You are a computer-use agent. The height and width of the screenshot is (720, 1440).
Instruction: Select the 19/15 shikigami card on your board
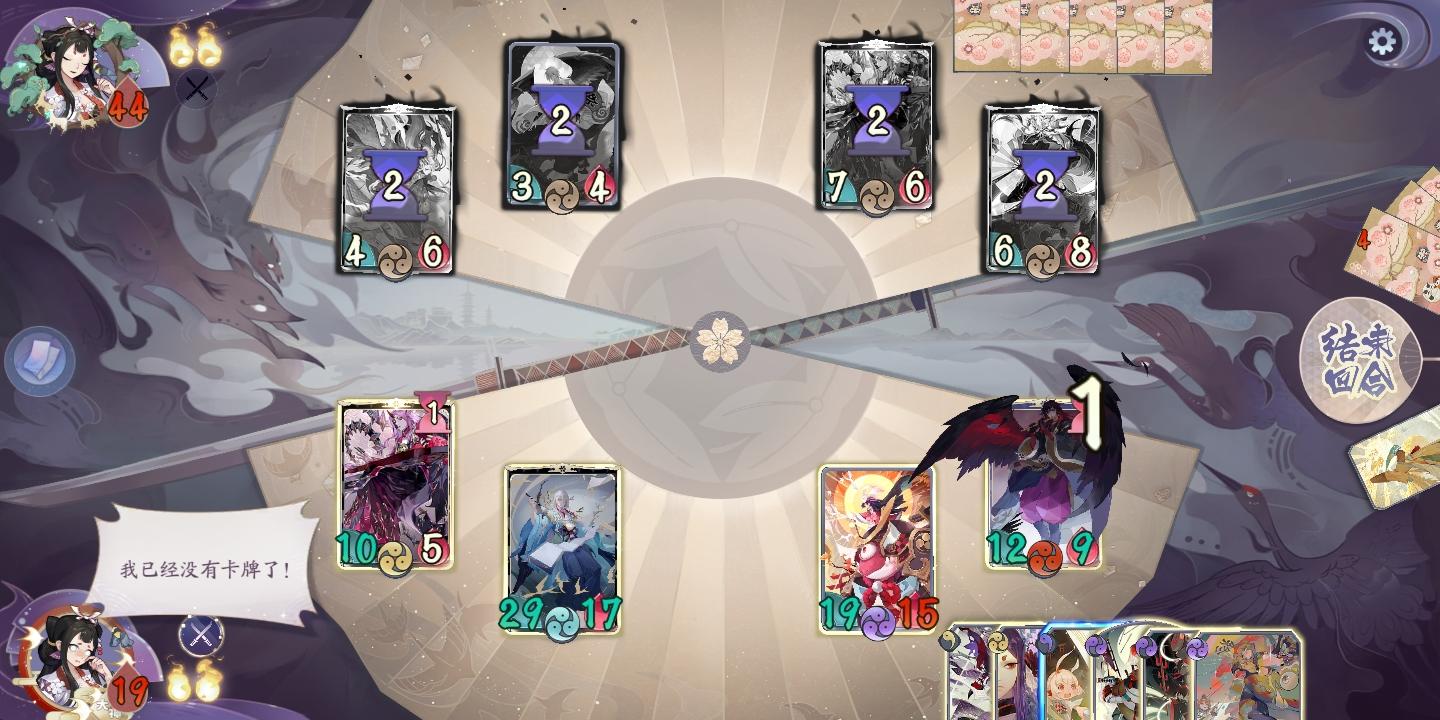point(877,540)
